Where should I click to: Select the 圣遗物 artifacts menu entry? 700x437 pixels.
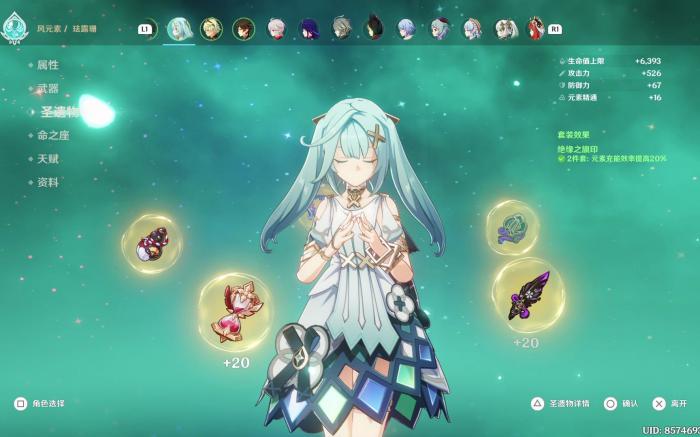pos(58,112)
